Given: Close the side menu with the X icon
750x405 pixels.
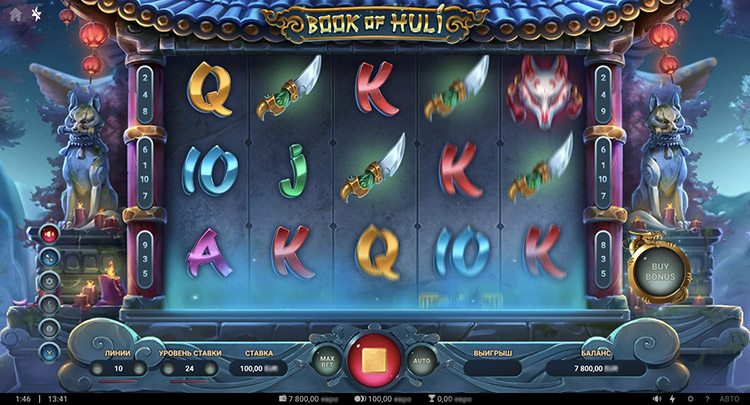Looking at the screenshot, I should tap(49, 350).
